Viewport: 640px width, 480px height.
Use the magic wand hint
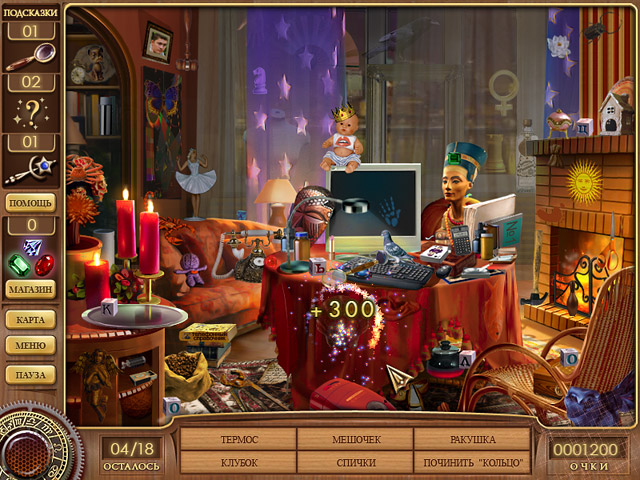coord(32,170)
